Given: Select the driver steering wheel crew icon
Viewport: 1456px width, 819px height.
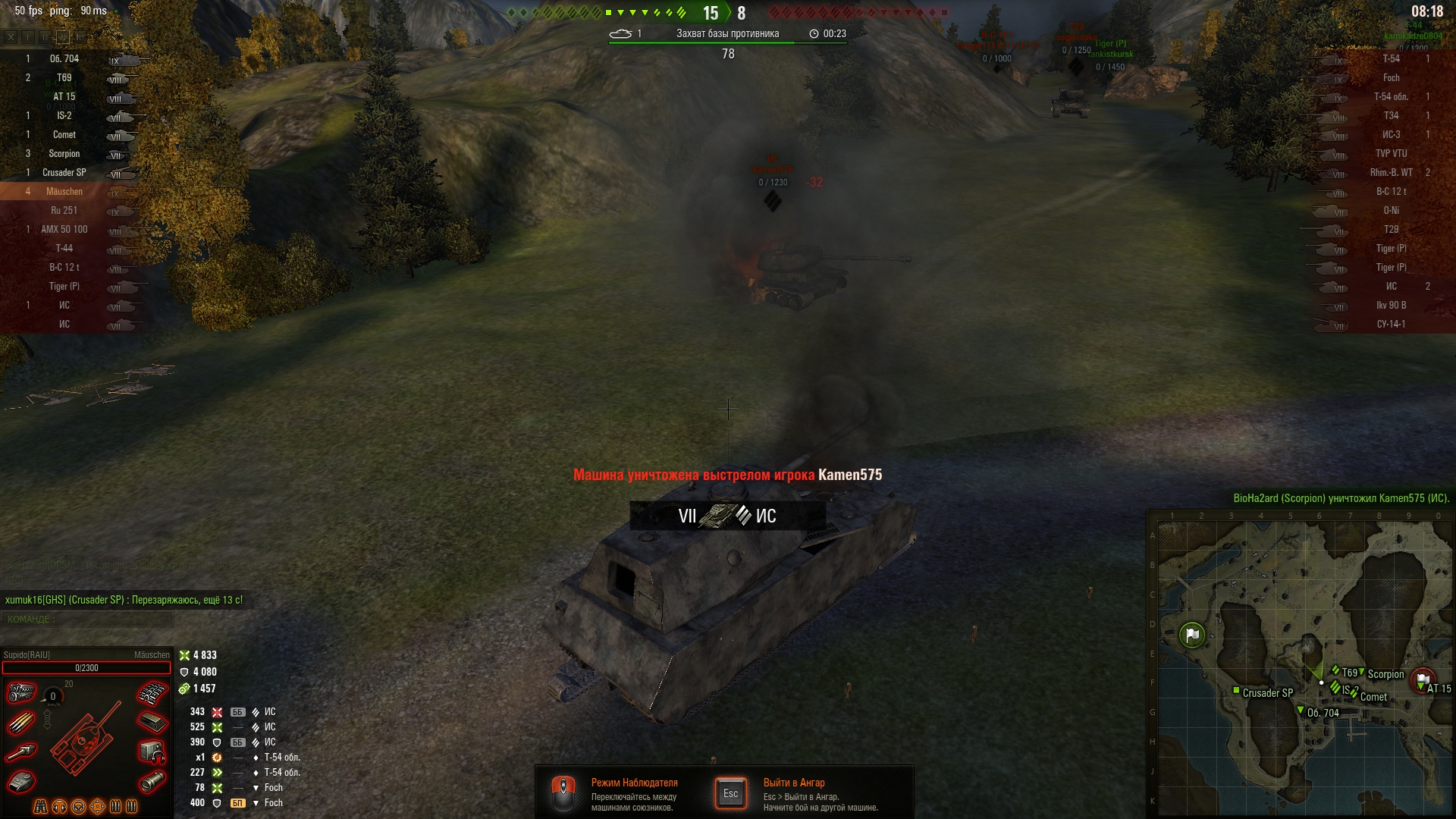Looking at the screenshot, I should click(79, 807).
